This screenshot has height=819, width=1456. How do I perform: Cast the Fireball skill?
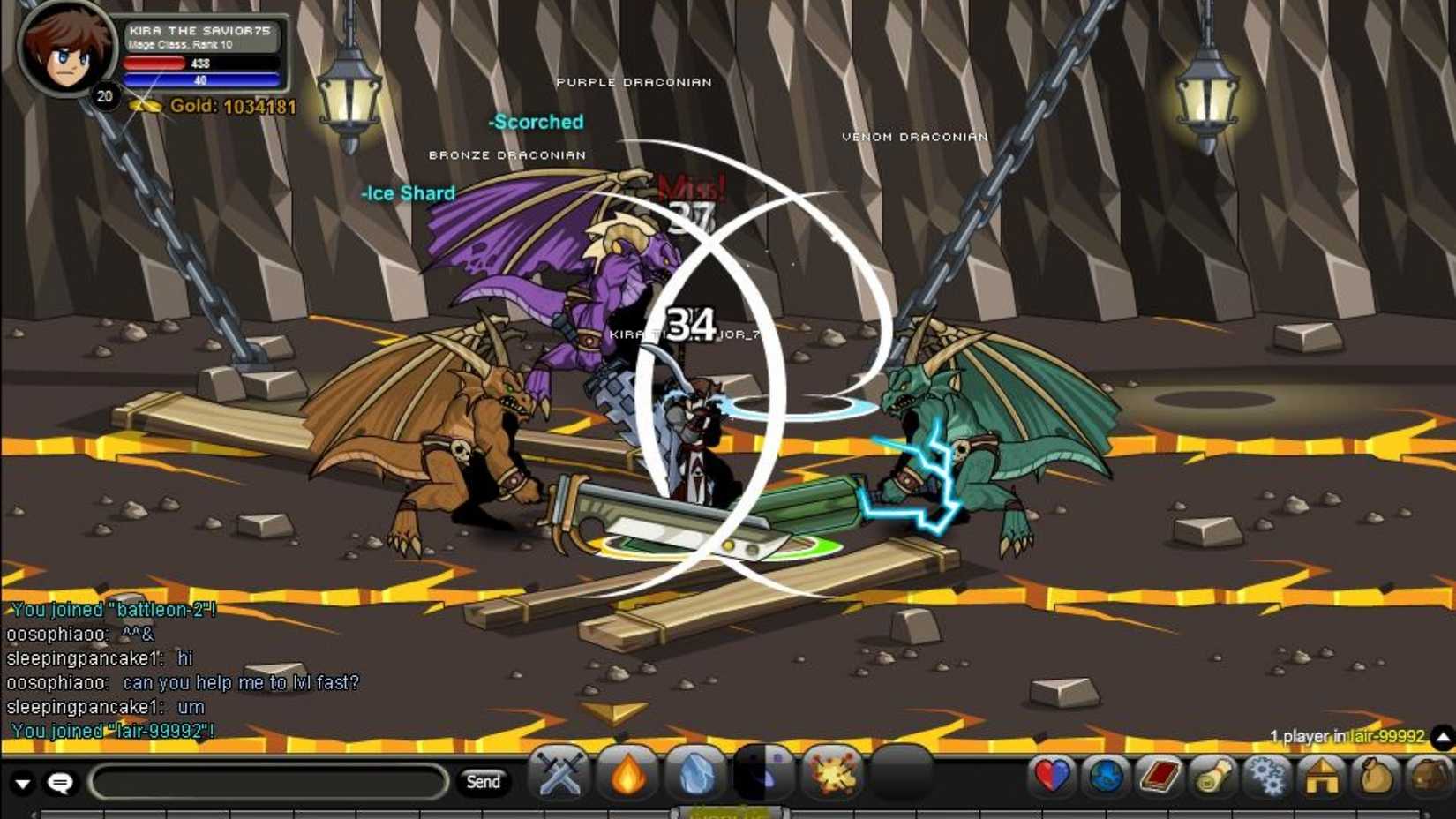pyautogui.click(x=627, y=780)
